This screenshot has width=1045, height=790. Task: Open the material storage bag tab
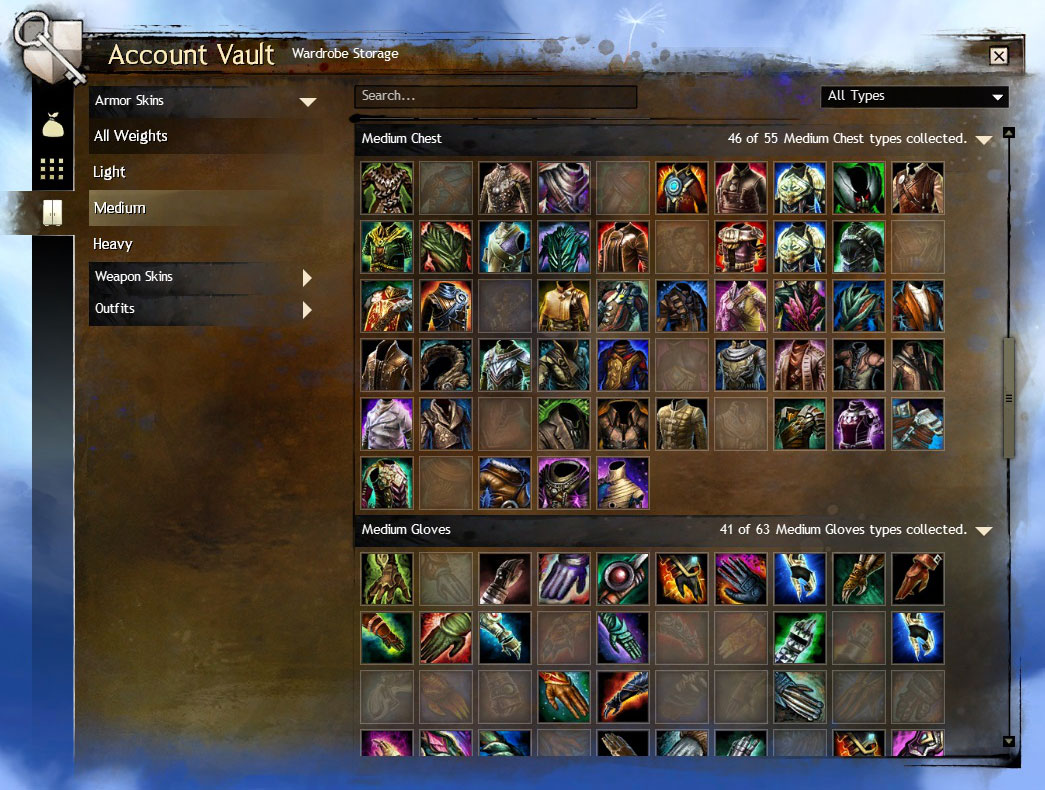pos(52,127)
